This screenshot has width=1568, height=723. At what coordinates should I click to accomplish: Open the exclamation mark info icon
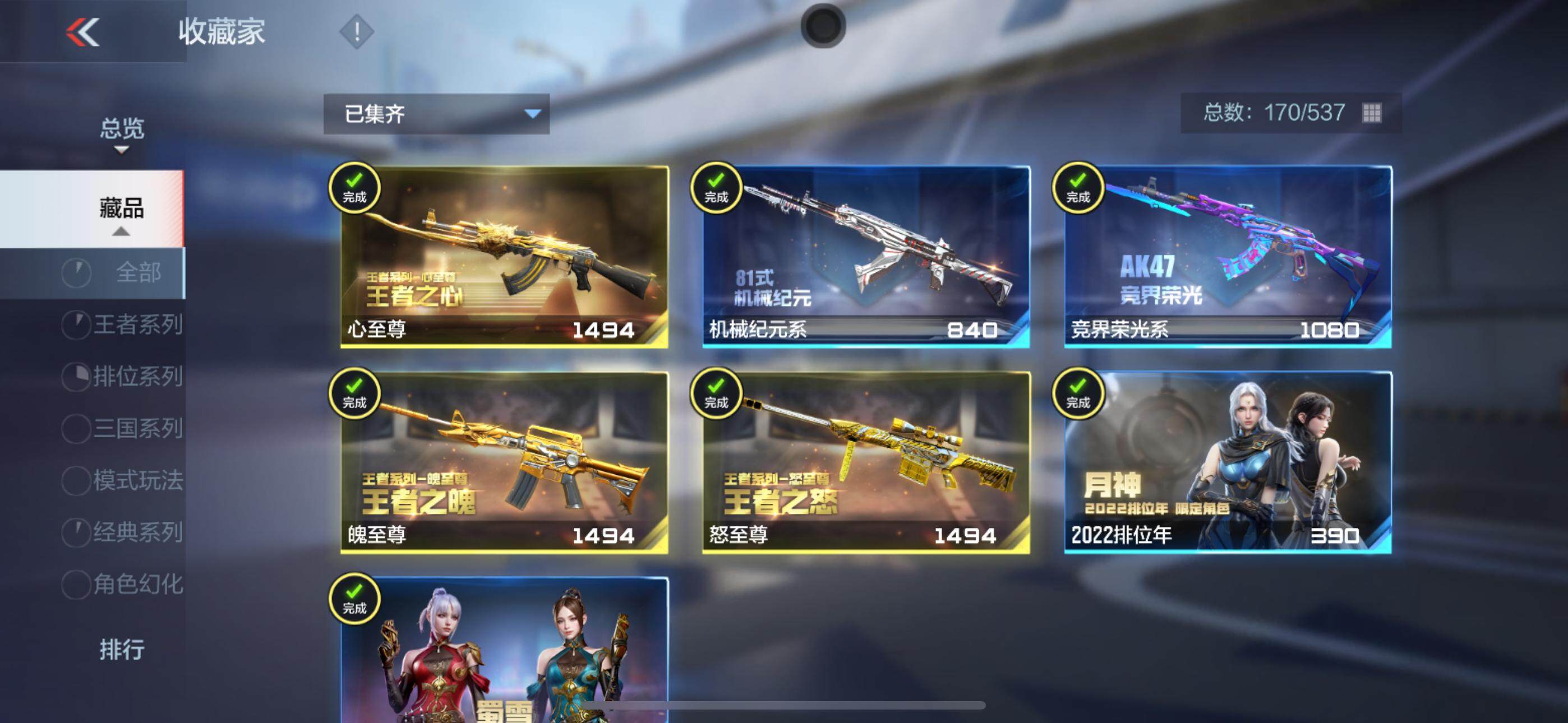[357, 31]
